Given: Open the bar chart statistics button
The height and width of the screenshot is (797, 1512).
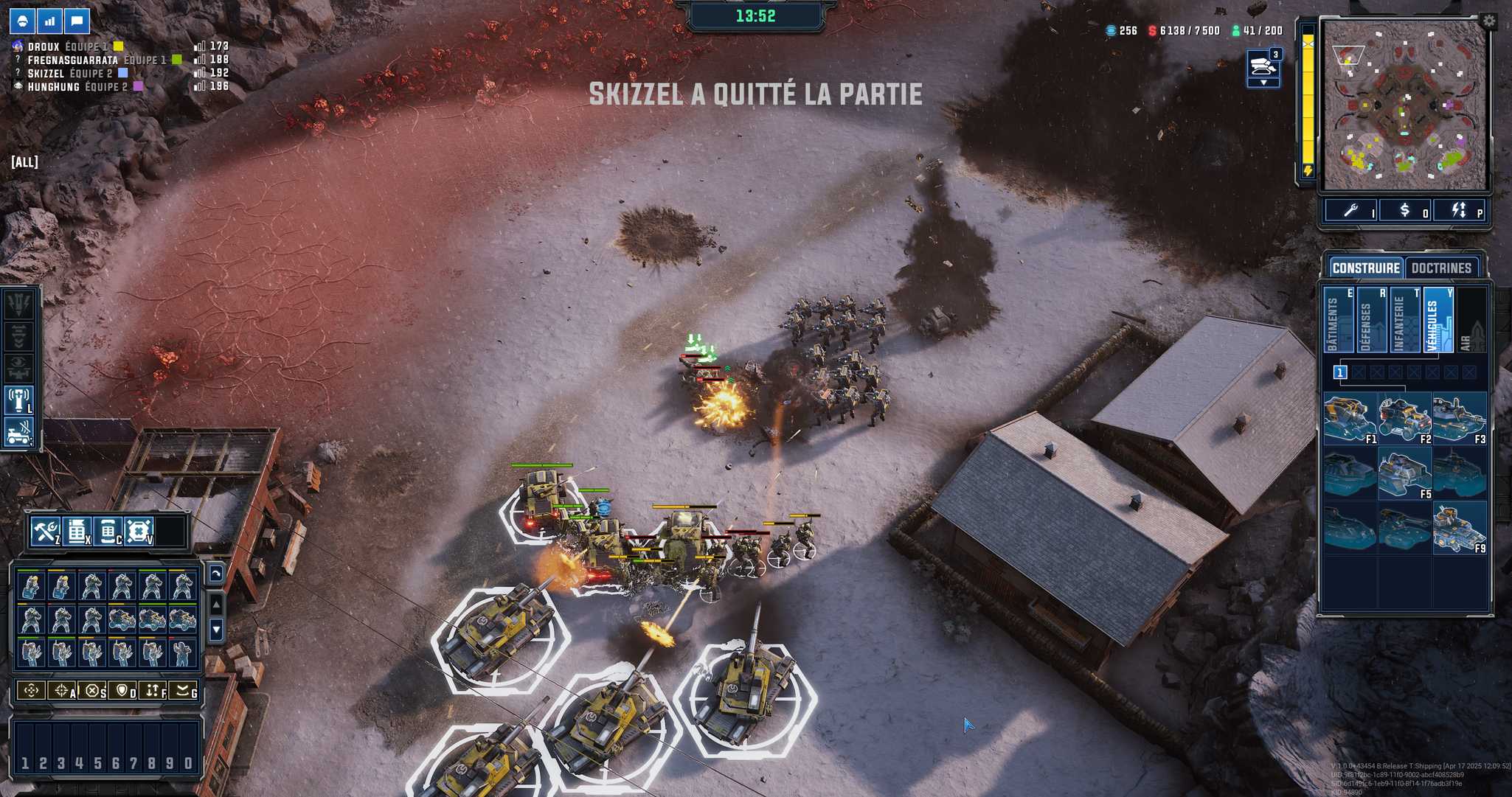Looking at the screenshot, I should point(49,21).
